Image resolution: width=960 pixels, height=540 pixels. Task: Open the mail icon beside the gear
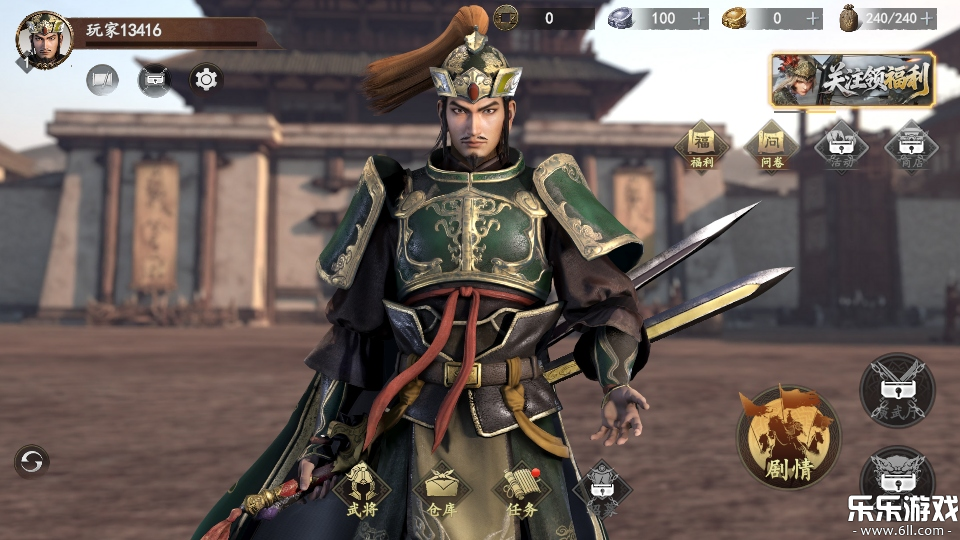[154, 79]
